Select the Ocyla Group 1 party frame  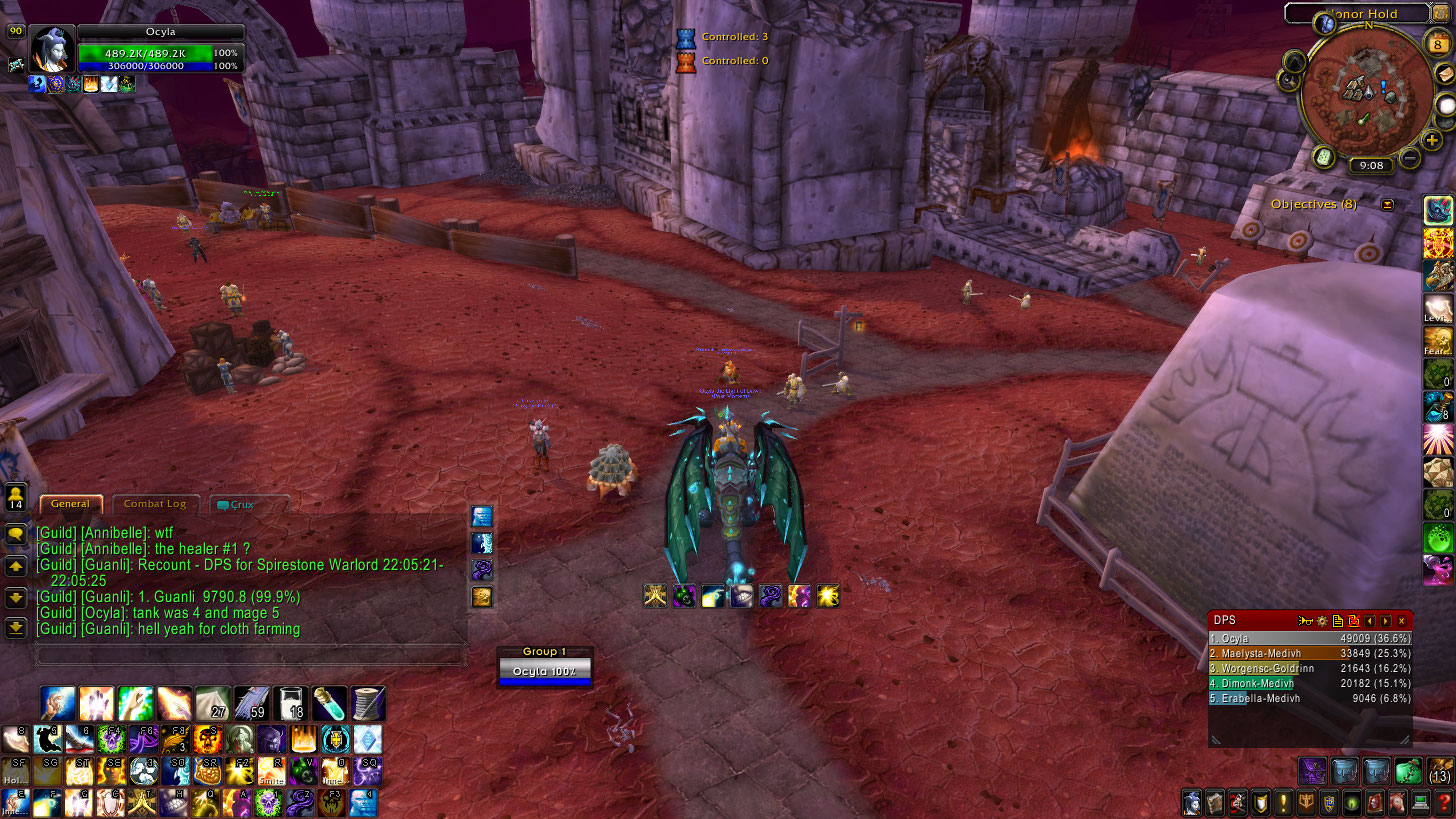click(545, 670)
